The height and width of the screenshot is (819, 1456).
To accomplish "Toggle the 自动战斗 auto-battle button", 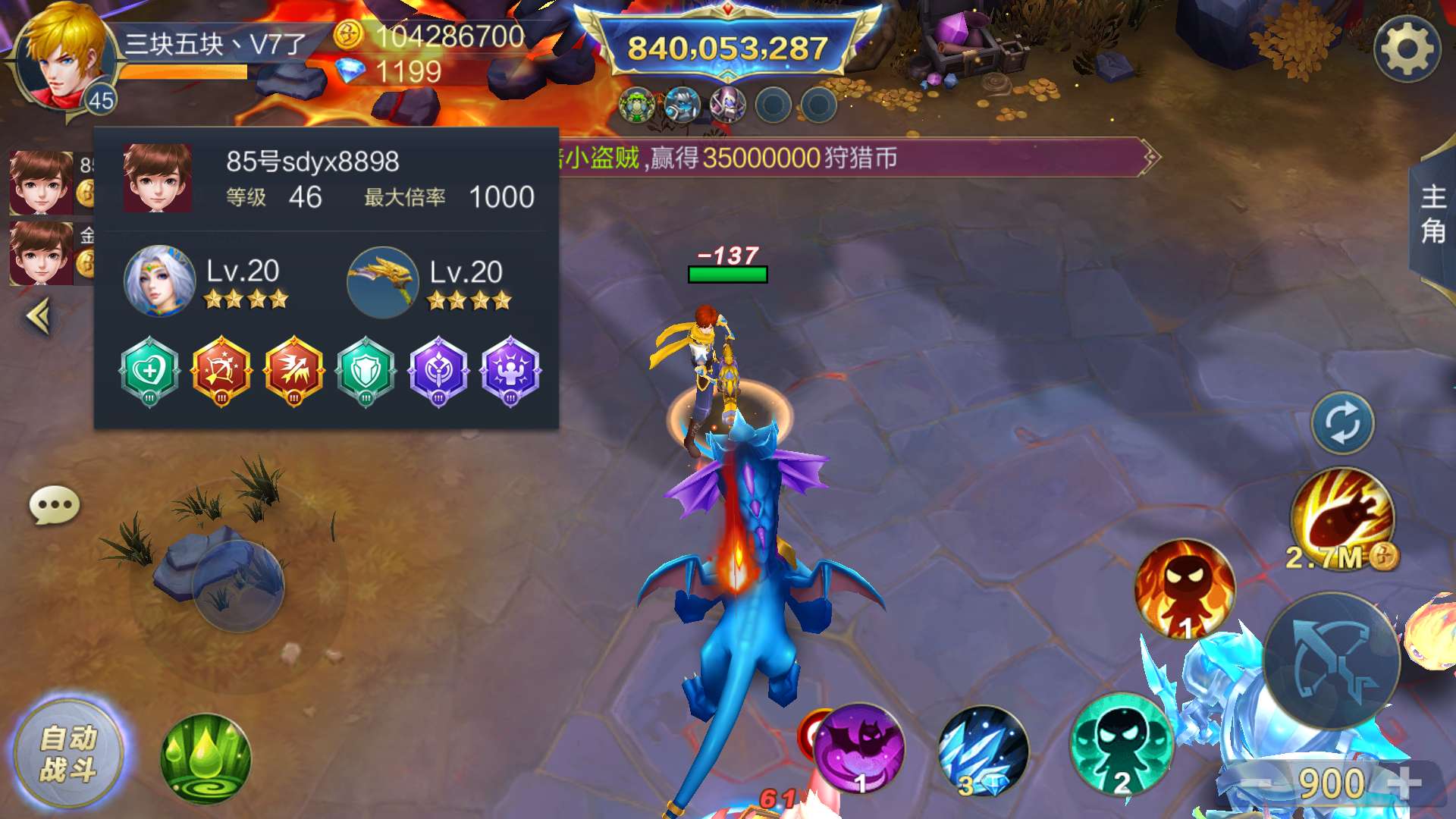I will click(x=68, y=754).
